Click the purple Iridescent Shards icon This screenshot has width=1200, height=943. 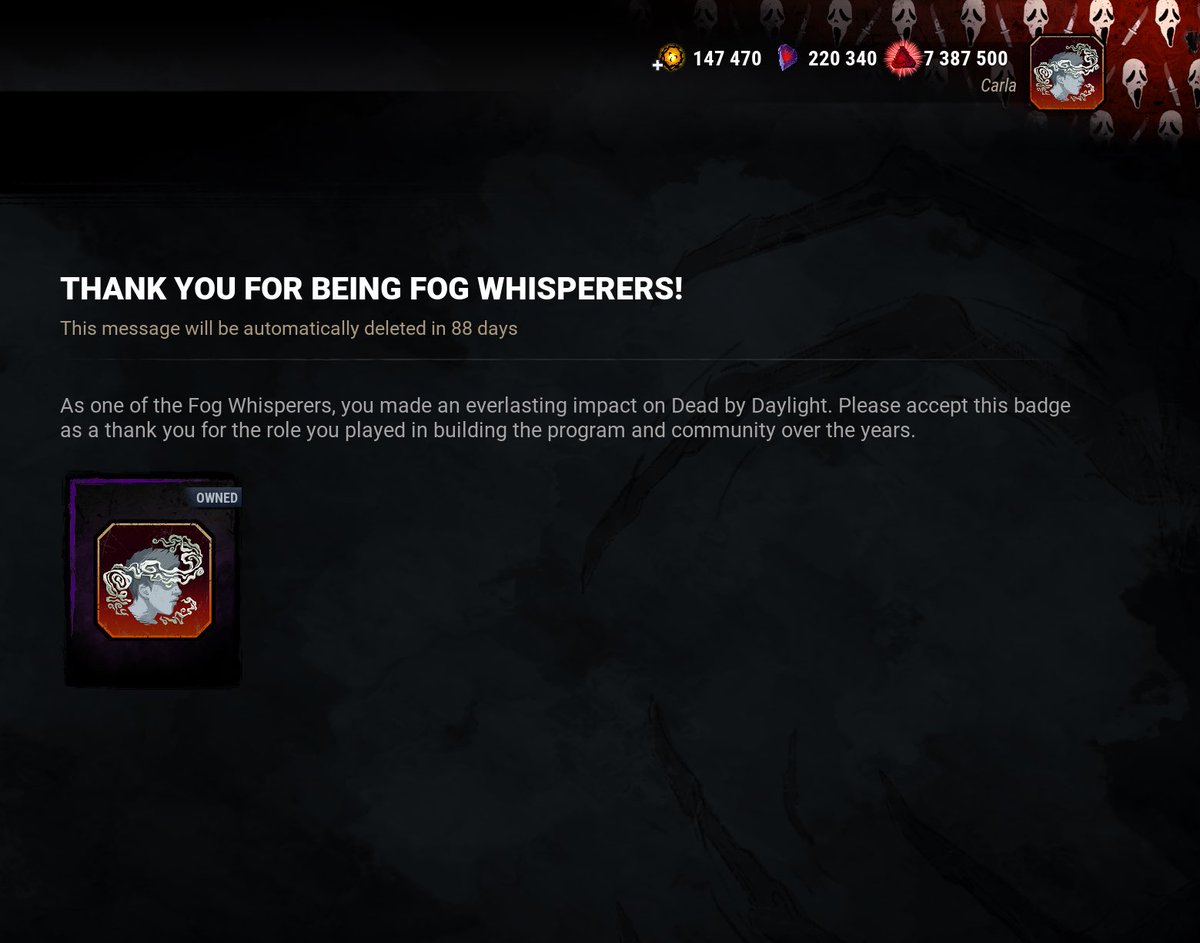(789, 59)
